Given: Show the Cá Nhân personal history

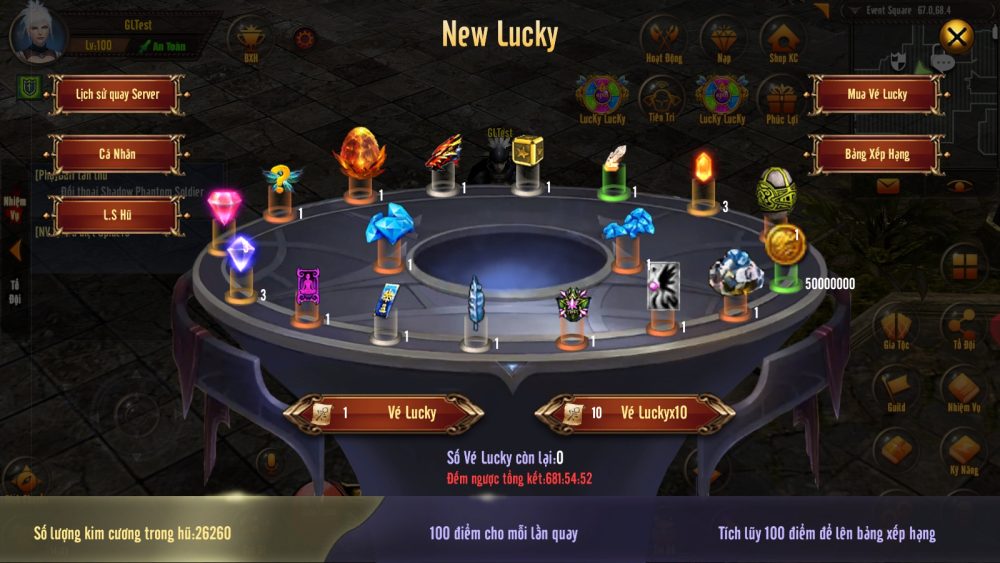Looking at the screenshot, I should click(x=117, y=154).
